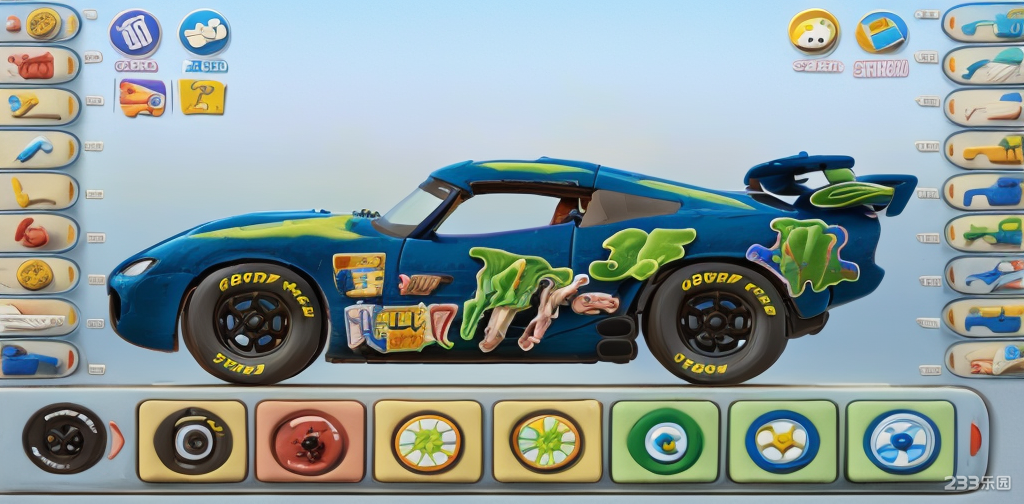Screen dimensions: 1024x504
Task: Click the red left arrow beside black wheel
Action: pos(116,438)
